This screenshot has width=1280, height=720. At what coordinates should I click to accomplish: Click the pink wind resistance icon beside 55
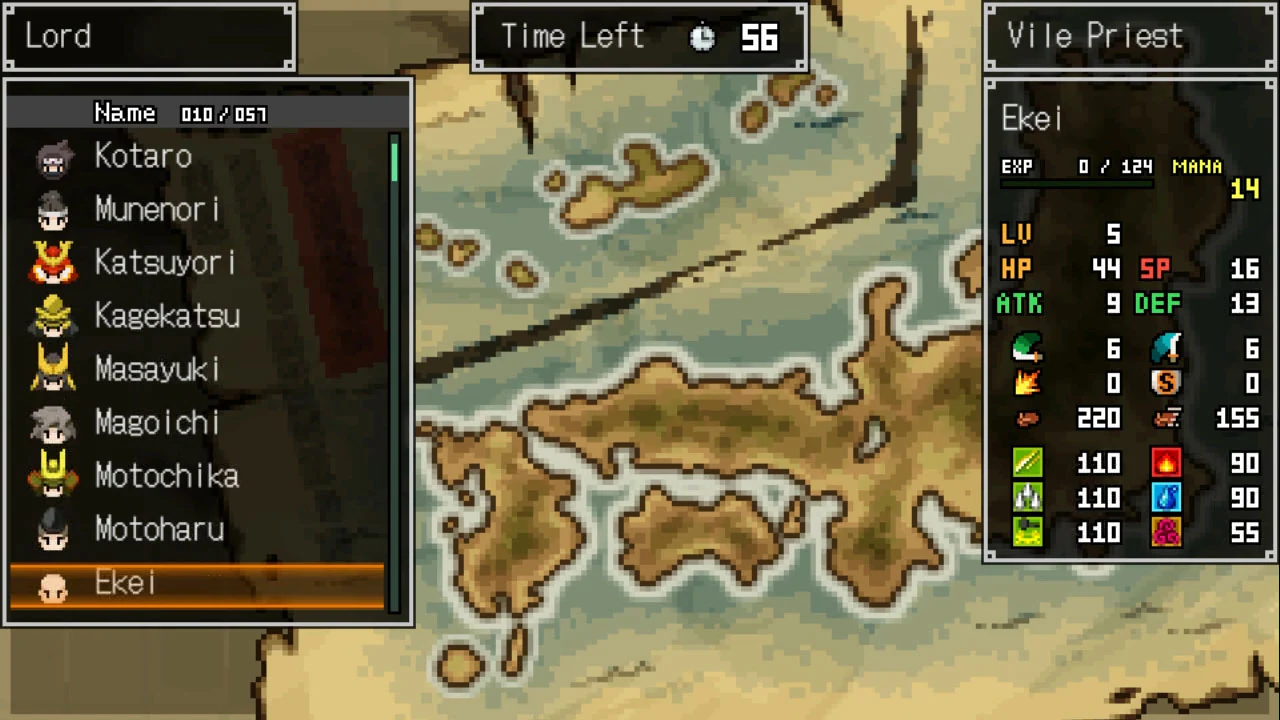point(1168,532)
